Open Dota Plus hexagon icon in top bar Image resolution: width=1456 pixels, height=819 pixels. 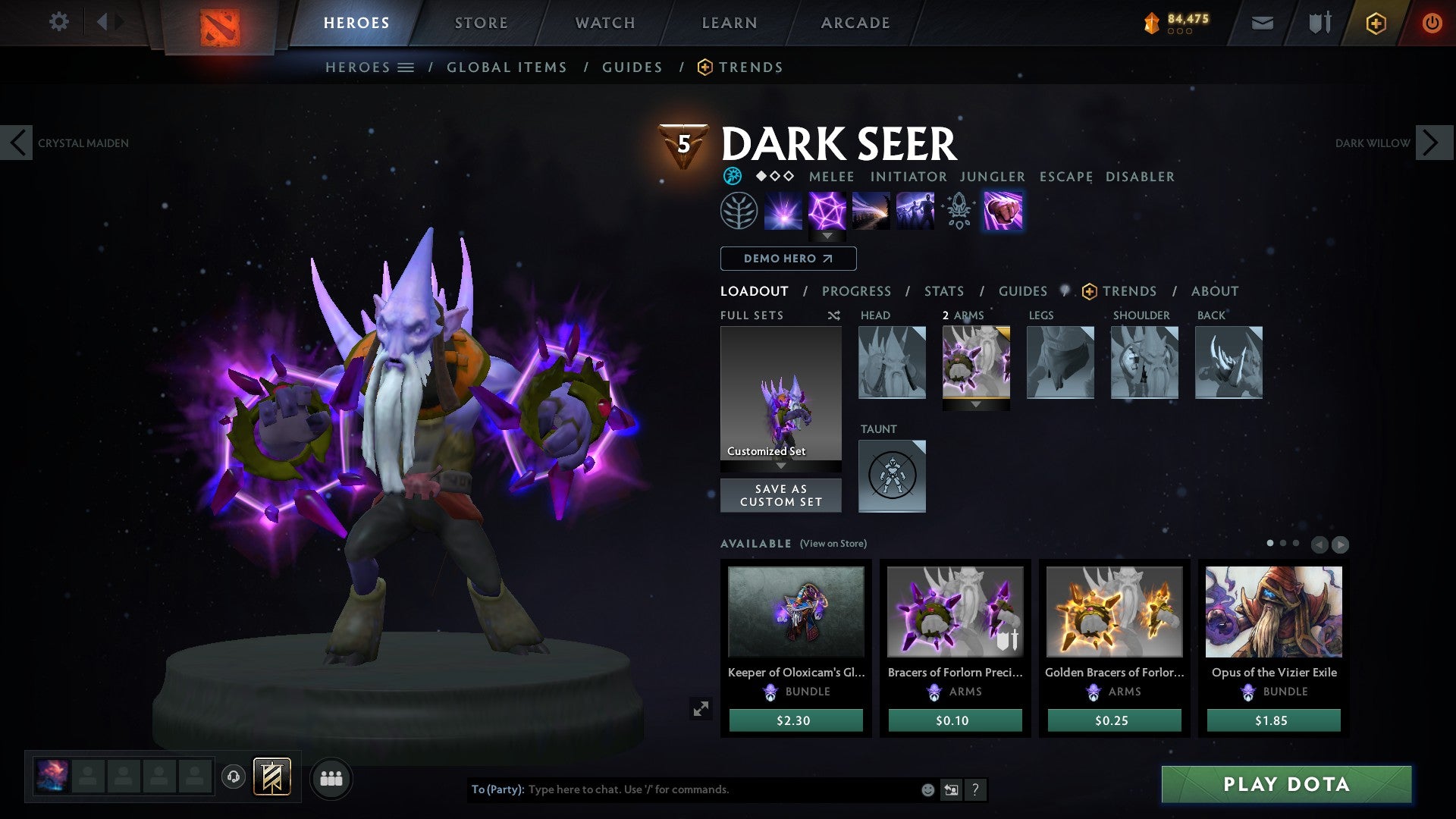point(1376,23)
